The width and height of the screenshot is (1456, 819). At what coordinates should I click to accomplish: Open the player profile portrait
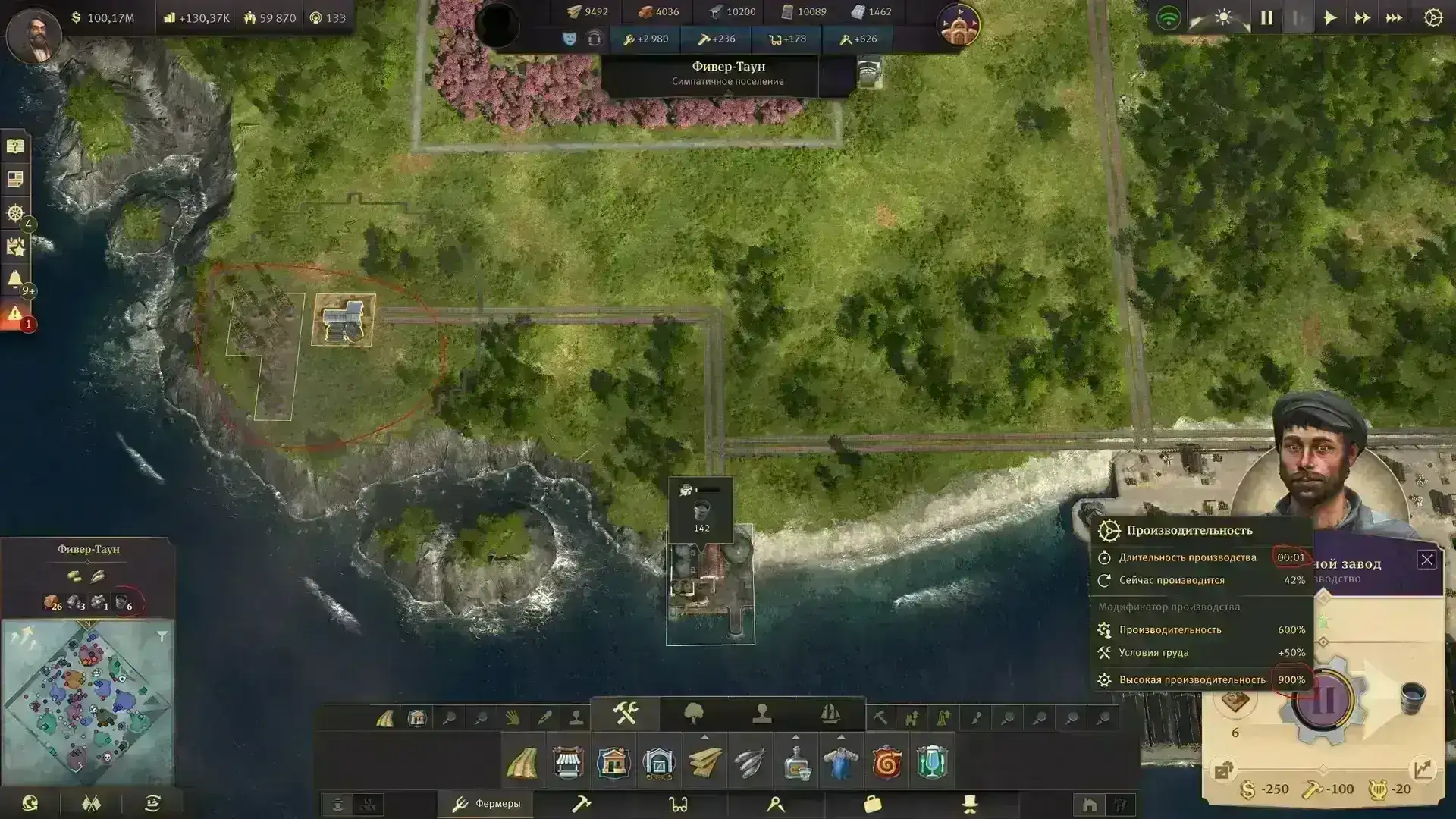(x=33, y=34)
